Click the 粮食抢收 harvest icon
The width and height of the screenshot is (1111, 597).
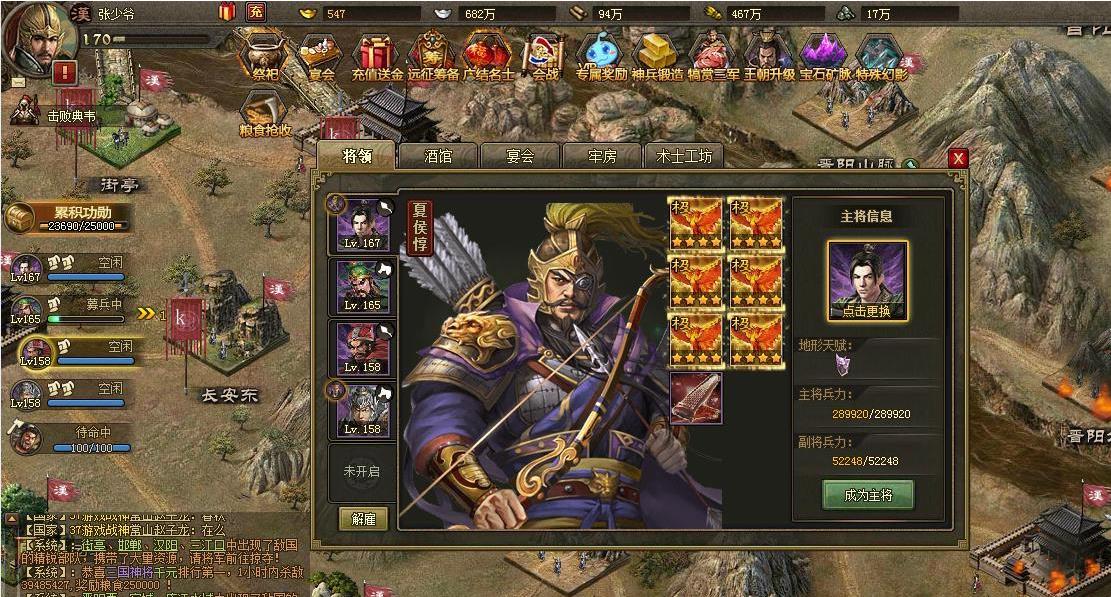pyautogui.click(x=265, y=113)
